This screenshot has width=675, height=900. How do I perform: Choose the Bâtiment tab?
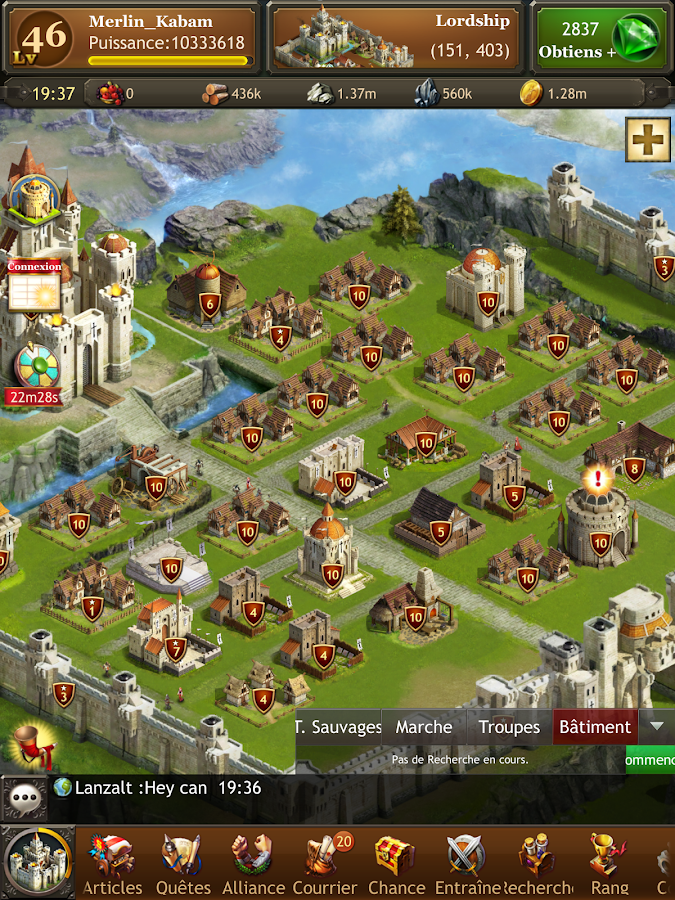(595, 727)
